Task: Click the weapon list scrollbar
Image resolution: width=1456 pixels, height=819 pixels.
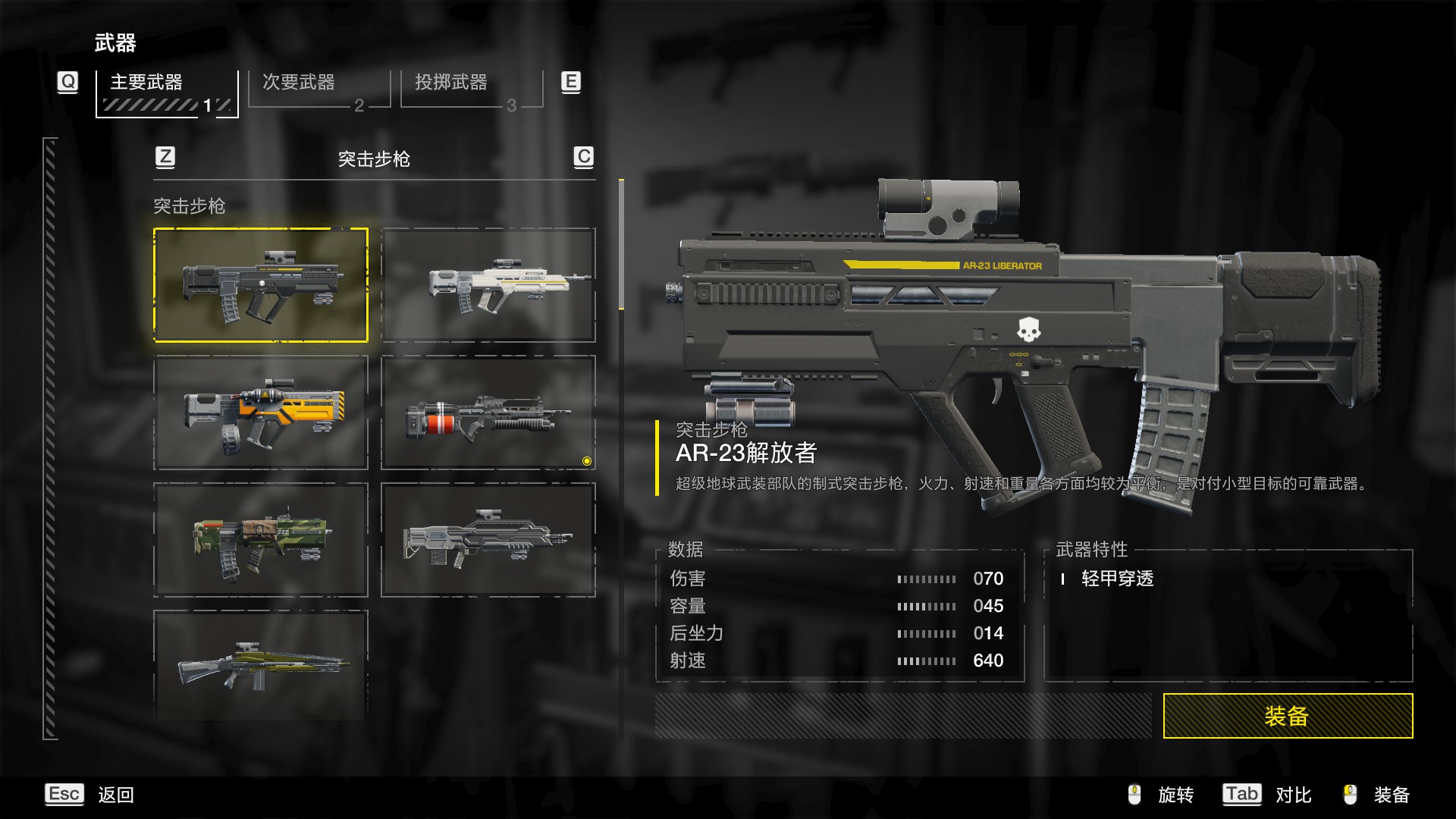Action: point(621,244)
